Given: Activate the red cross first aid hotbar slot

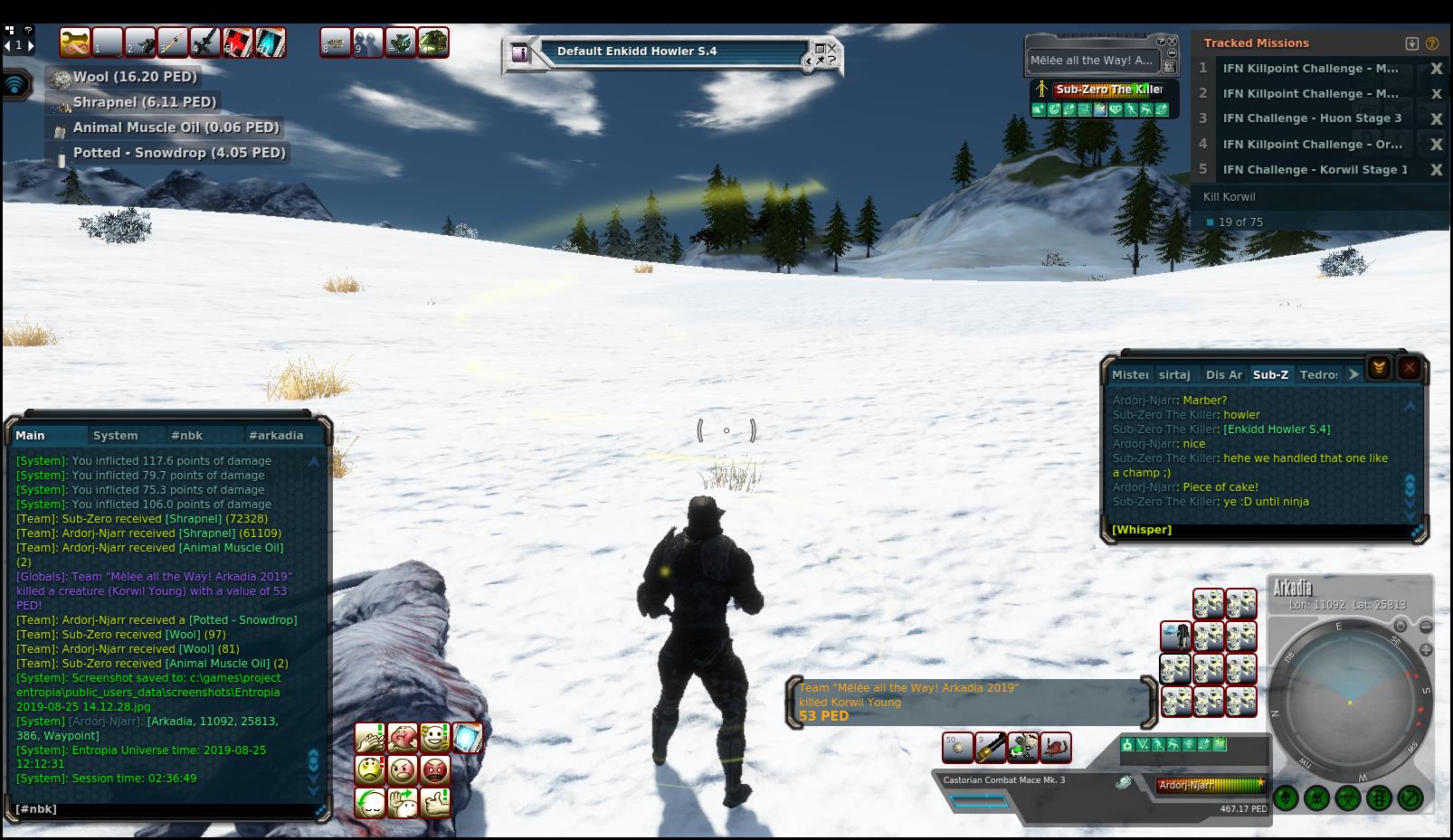Looking at the screenshot, I should 238,42.
